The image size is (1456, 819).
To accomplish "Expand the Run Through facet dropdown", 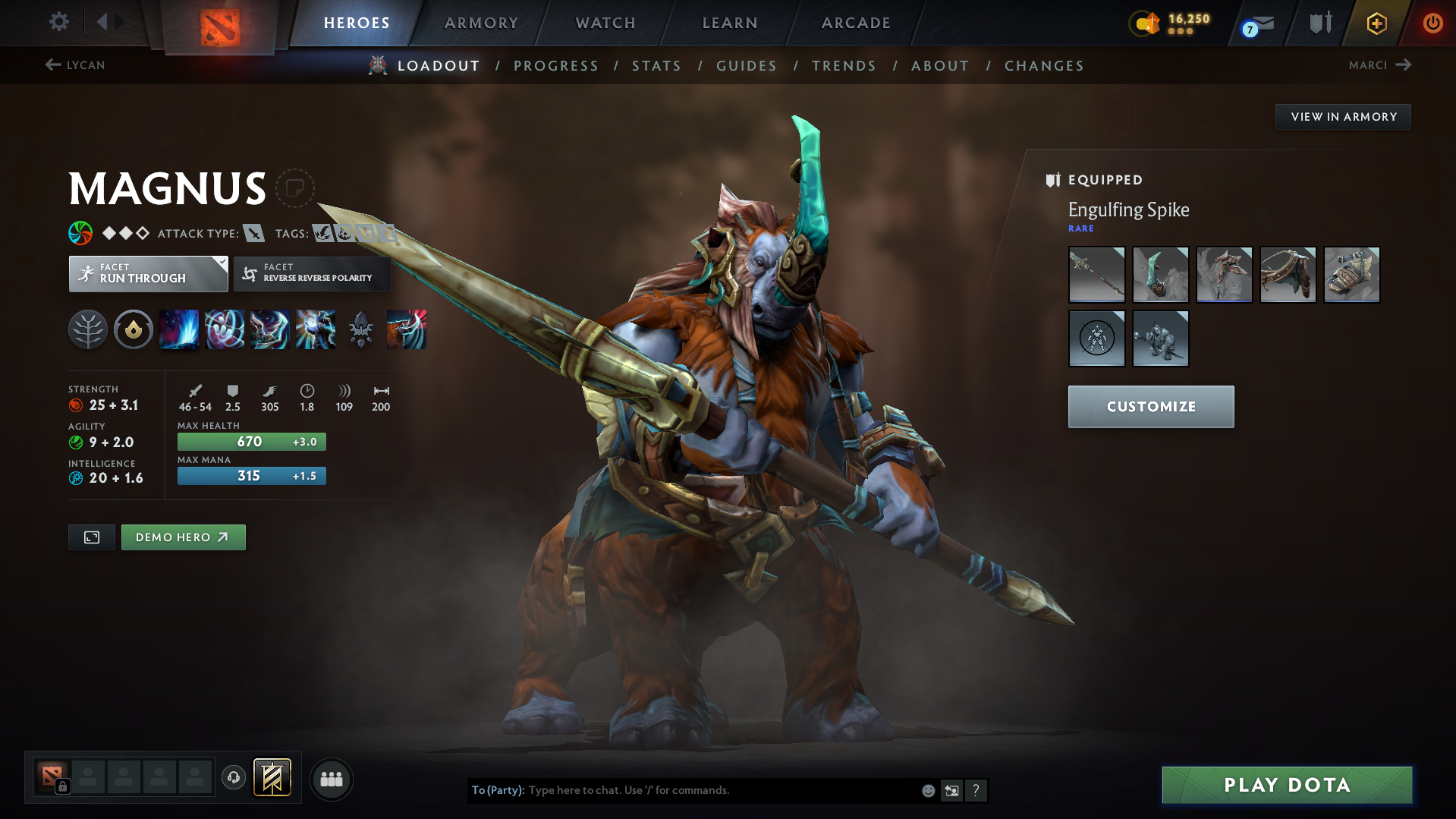I will 221,263.
